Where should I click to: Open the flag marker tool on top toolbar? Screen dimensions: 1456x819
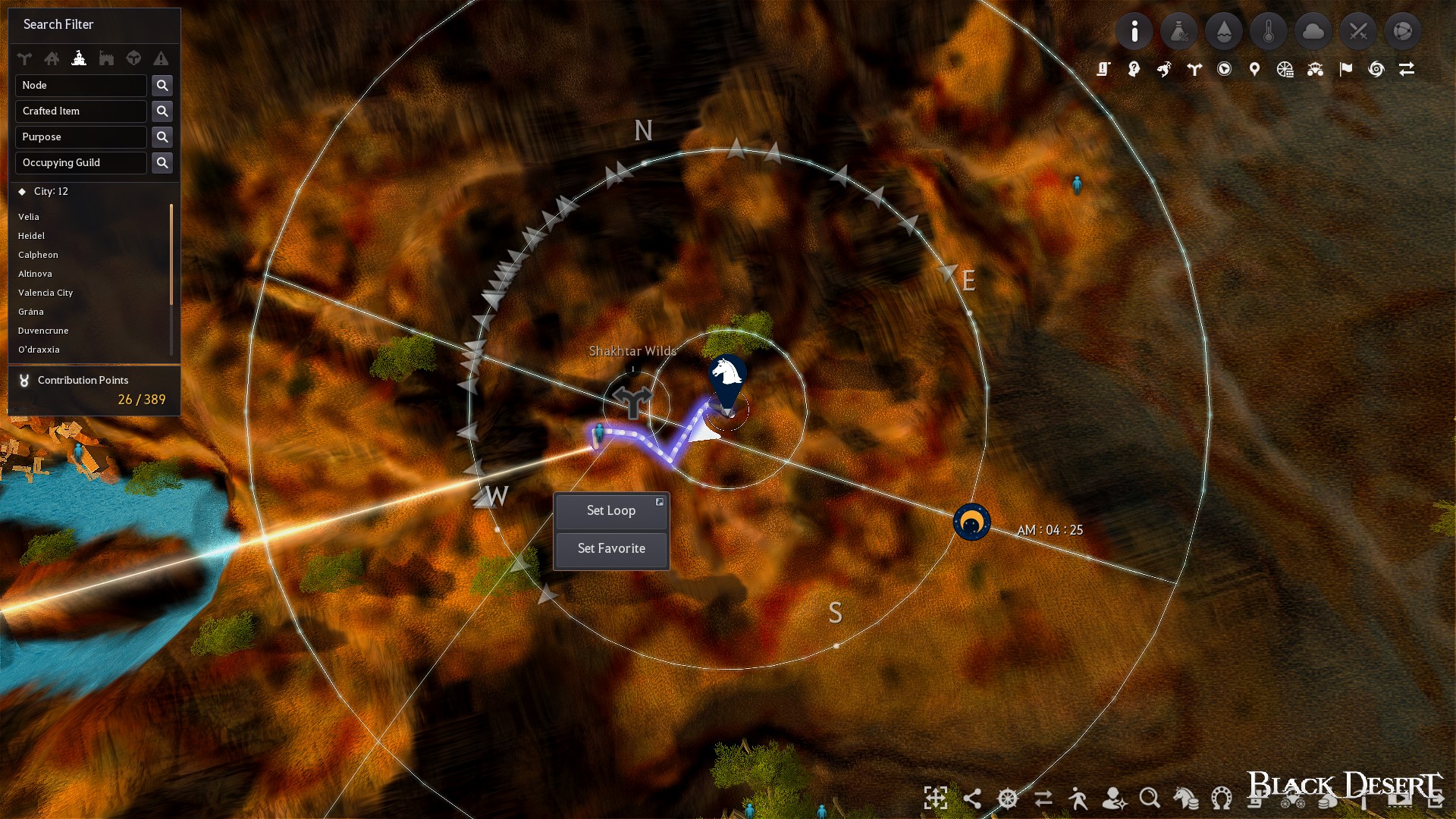click(1345, 68)
